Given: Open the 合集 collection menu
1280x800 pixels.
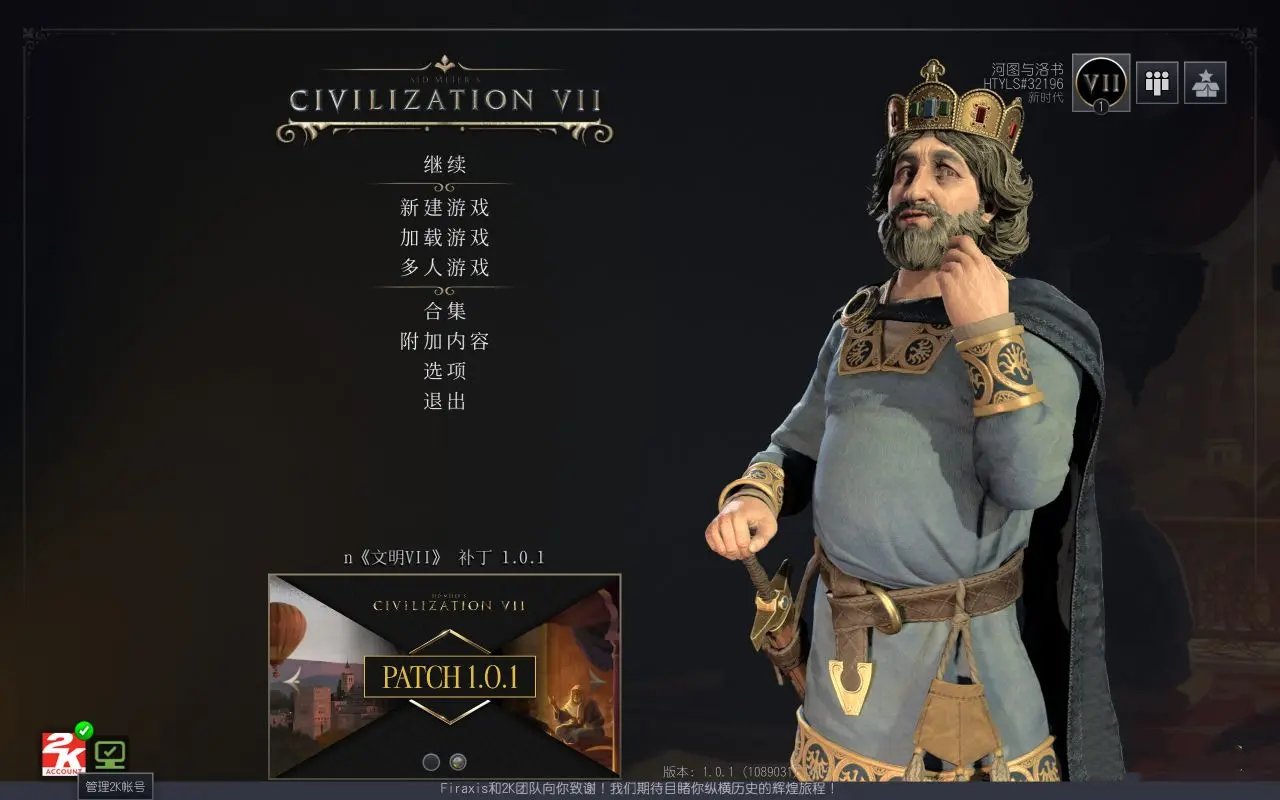Looking at the screenshot, I should click(x=445, y=311).
